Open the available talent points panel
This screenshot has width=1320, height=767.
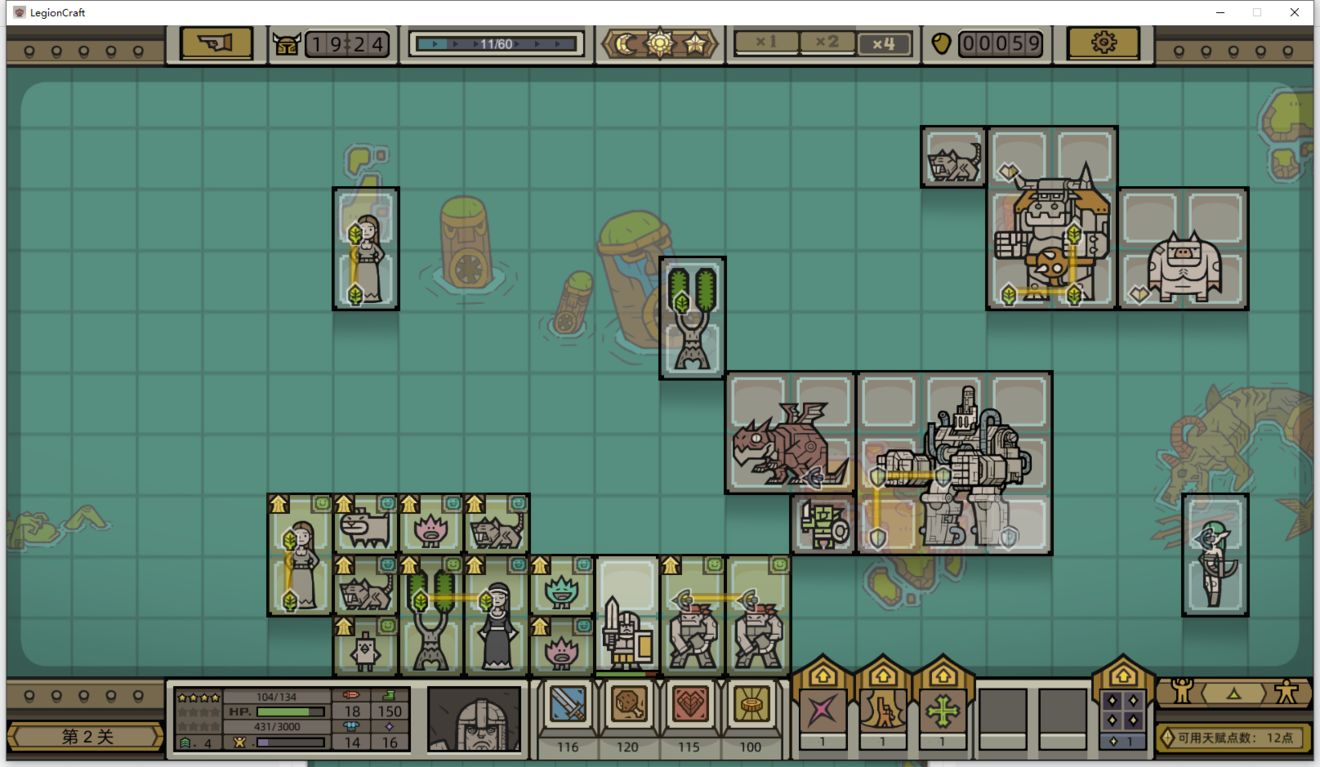[1233, 738]
